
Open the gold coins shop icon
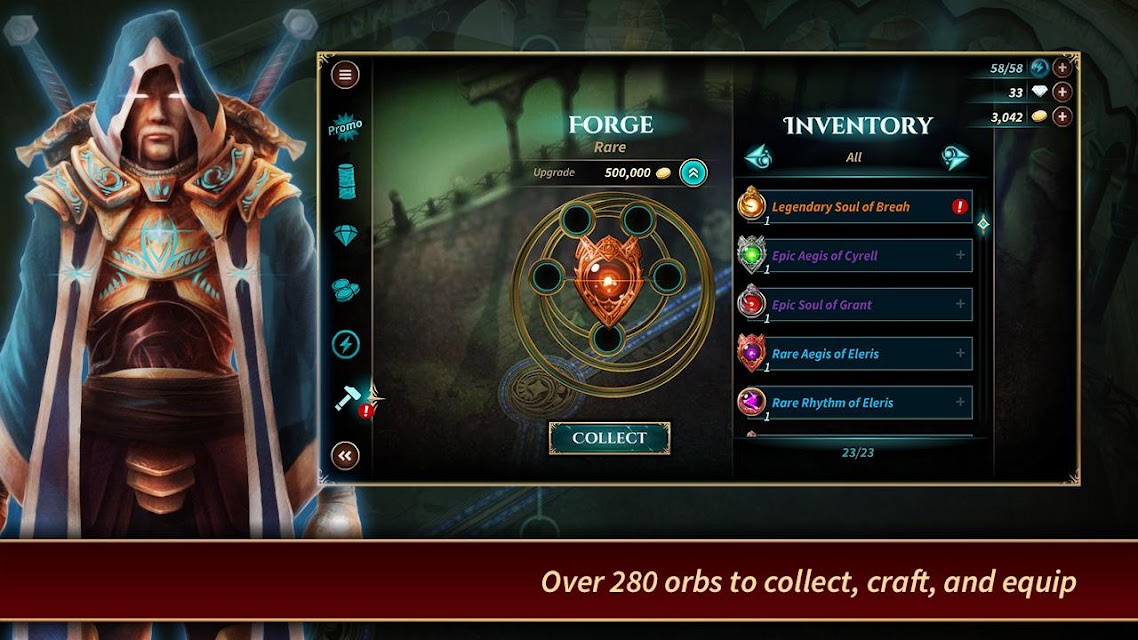[x=345, y=289]
